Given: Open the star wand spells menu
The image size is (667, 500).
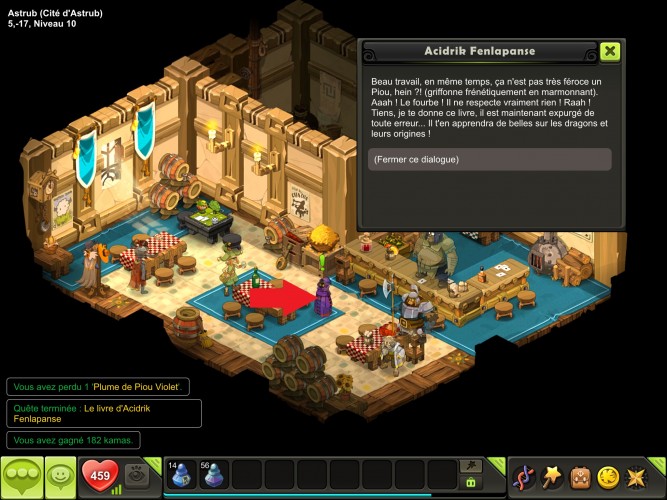Looking at the screenshot, I should tap(552, 477).
